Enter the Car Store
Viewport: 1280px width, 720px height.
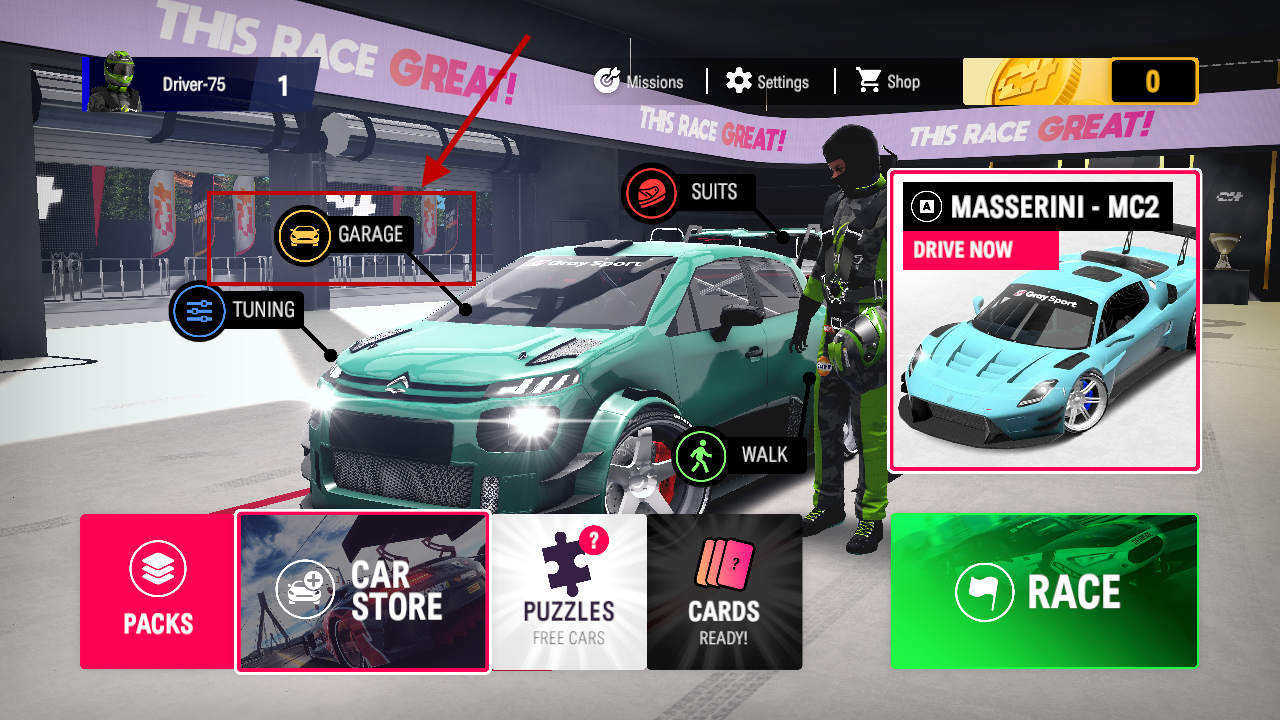click(363, 592)
